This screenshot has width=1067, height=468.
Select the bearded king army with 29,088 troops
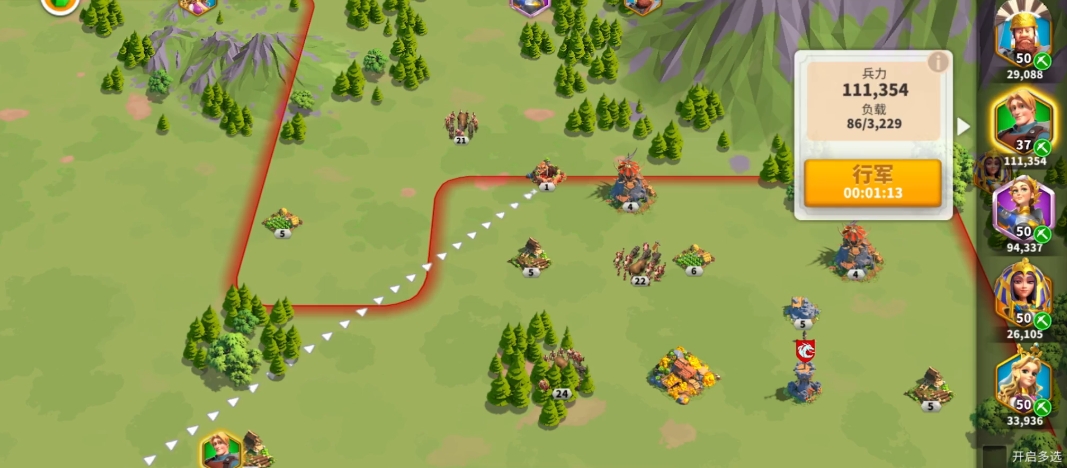point(1023,35)
